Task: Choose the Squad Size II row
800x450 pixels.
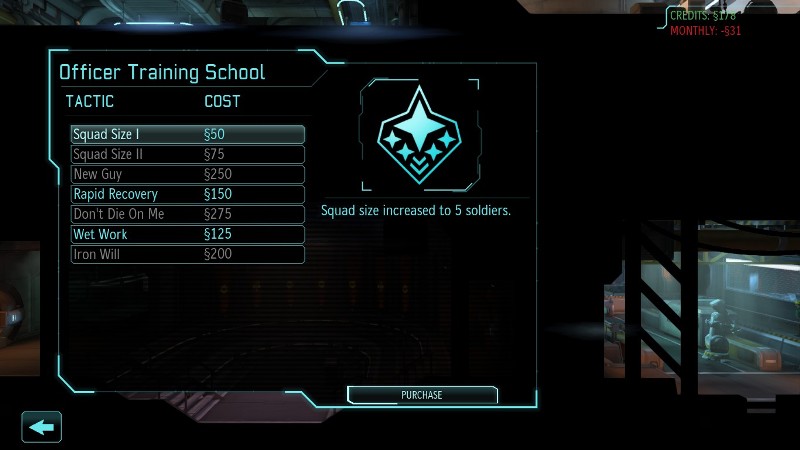Action: tap(187, 154)
